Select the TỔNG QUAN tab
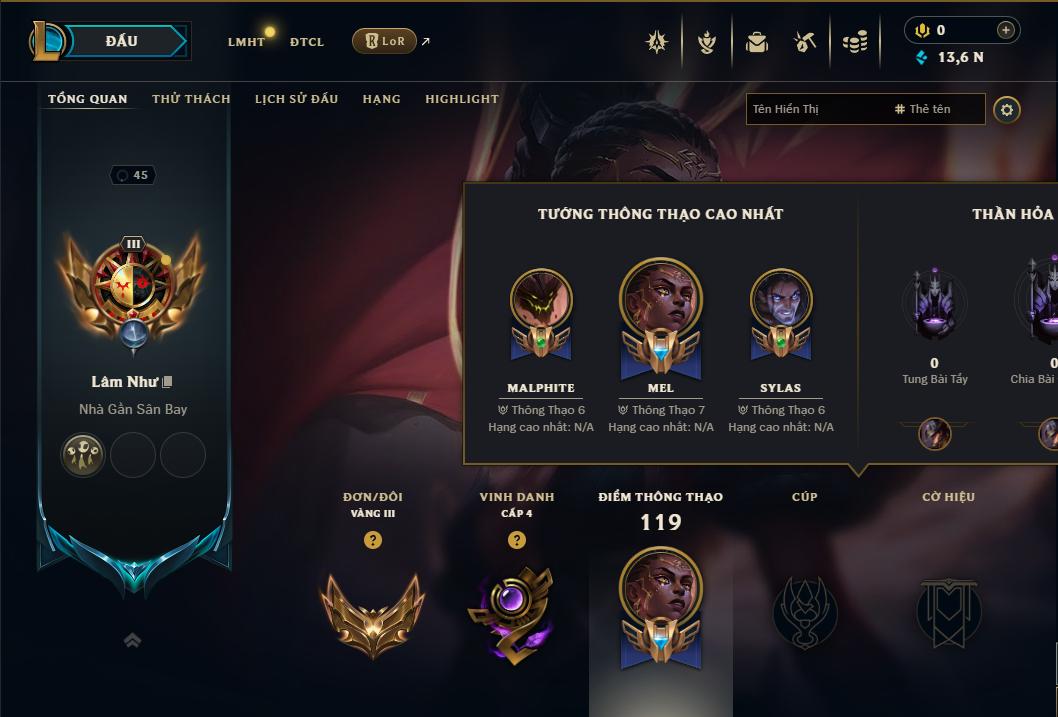The width and height of the screenshot is (1058, 717). coord(88,99)
